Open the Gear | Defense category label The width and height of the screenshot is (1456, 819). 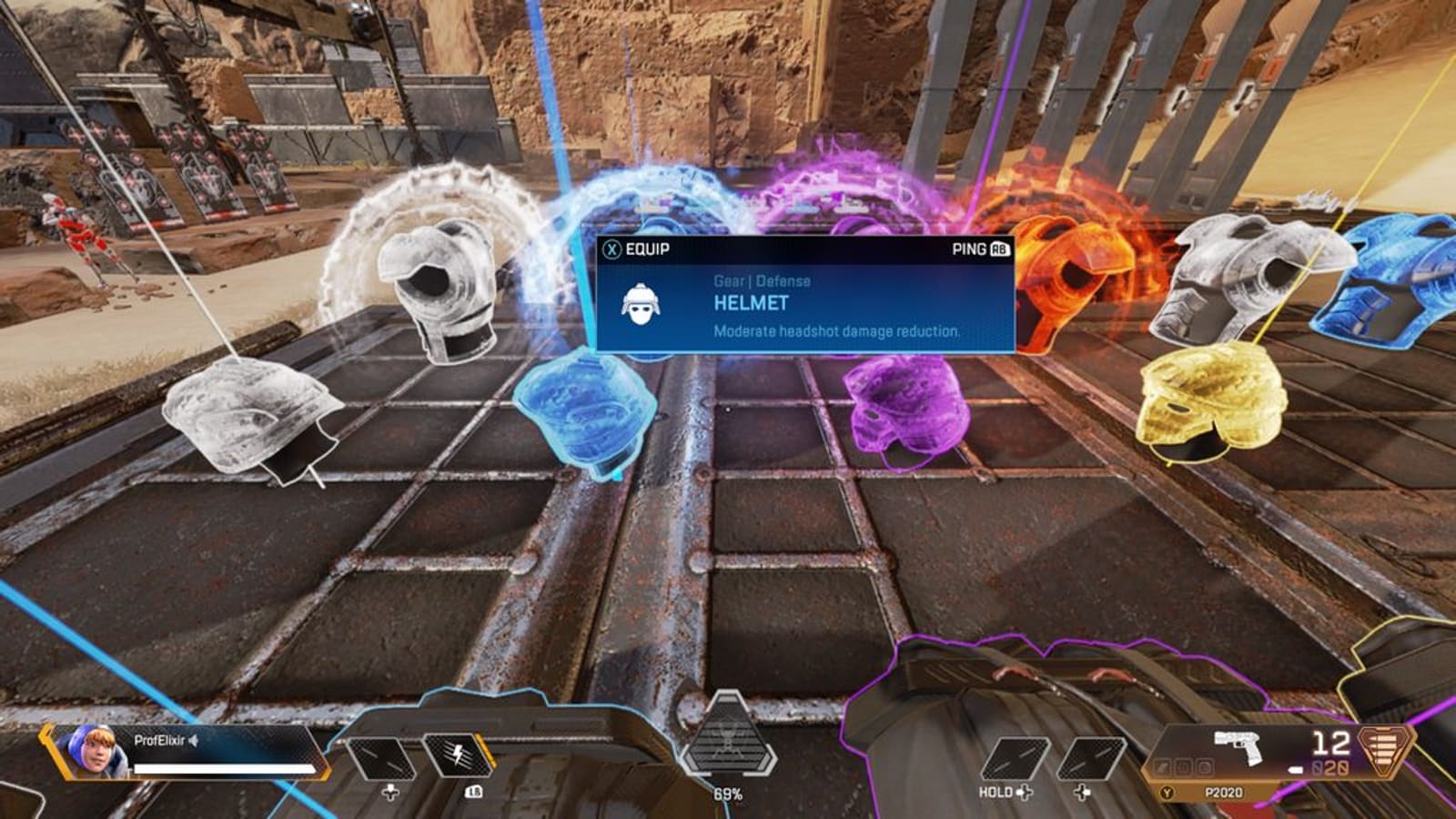coord(762,280)
